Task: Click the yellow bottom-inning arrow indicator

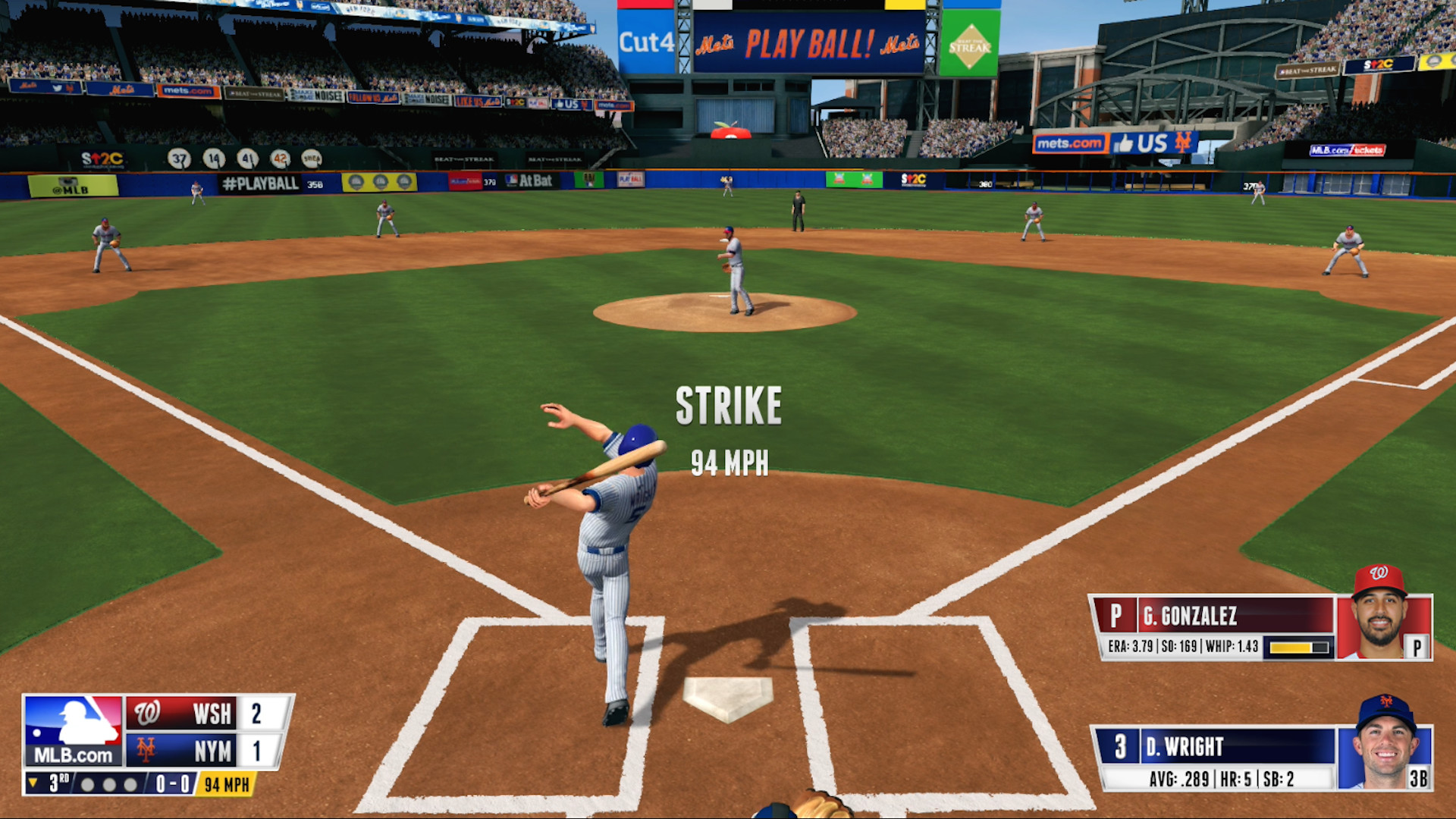Action: pyautogui.click(x=33, y=783)
